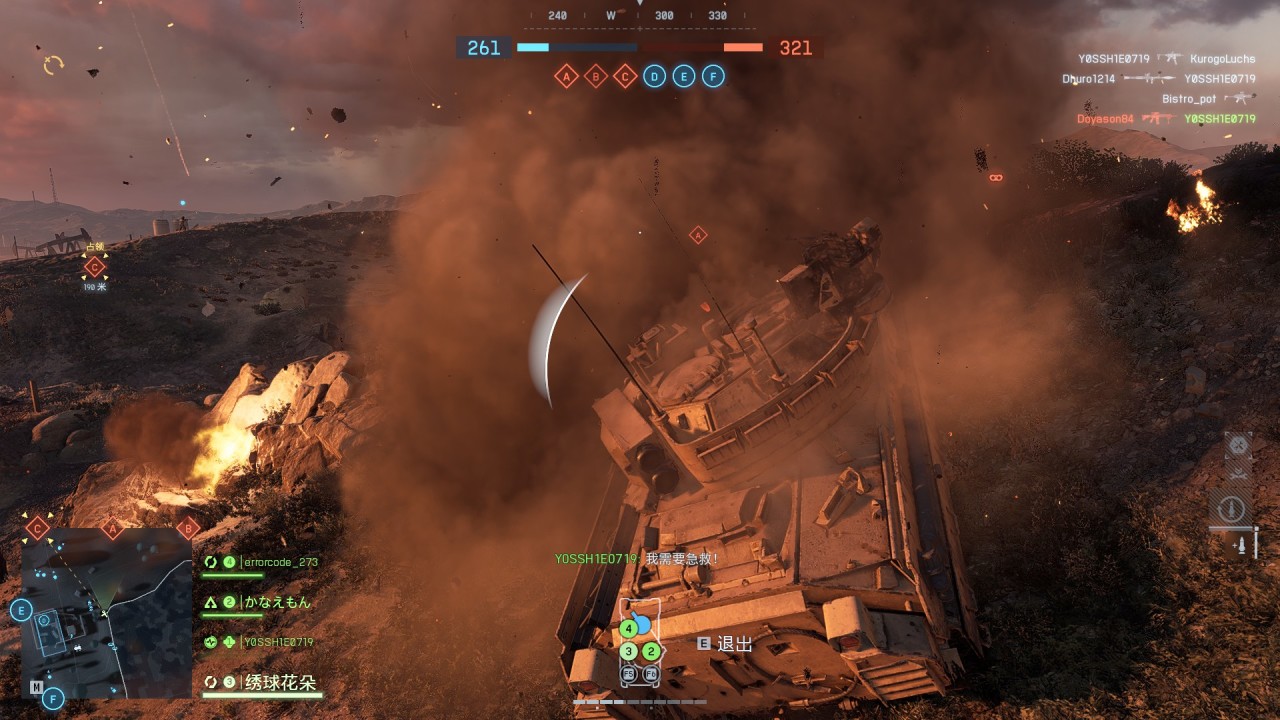Select objective B in the top capture bar
Viewport: 1280px width, 720px height.
596,76
